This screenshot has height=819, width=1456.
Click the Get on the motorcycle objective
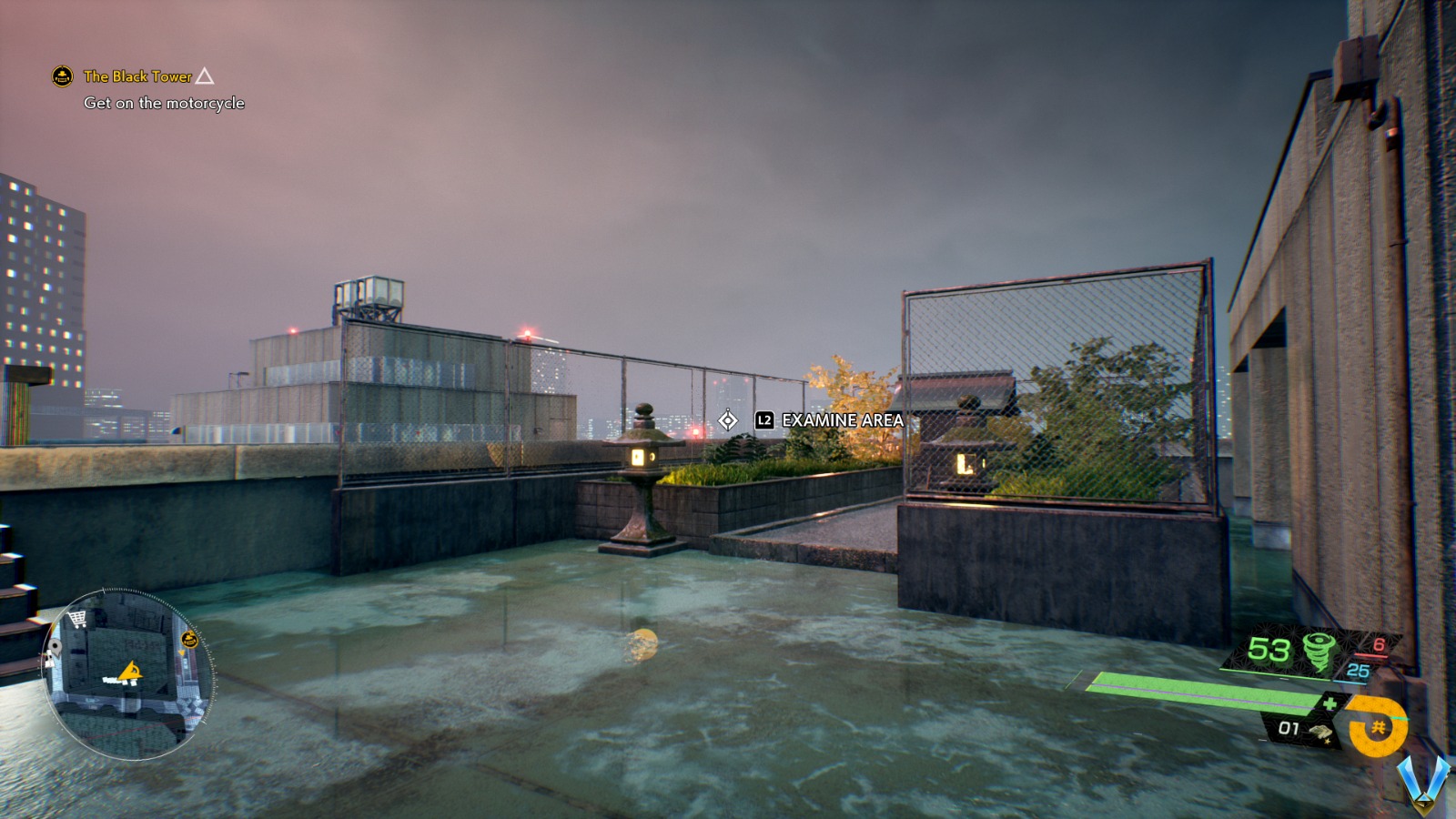(x=162, y=104)
